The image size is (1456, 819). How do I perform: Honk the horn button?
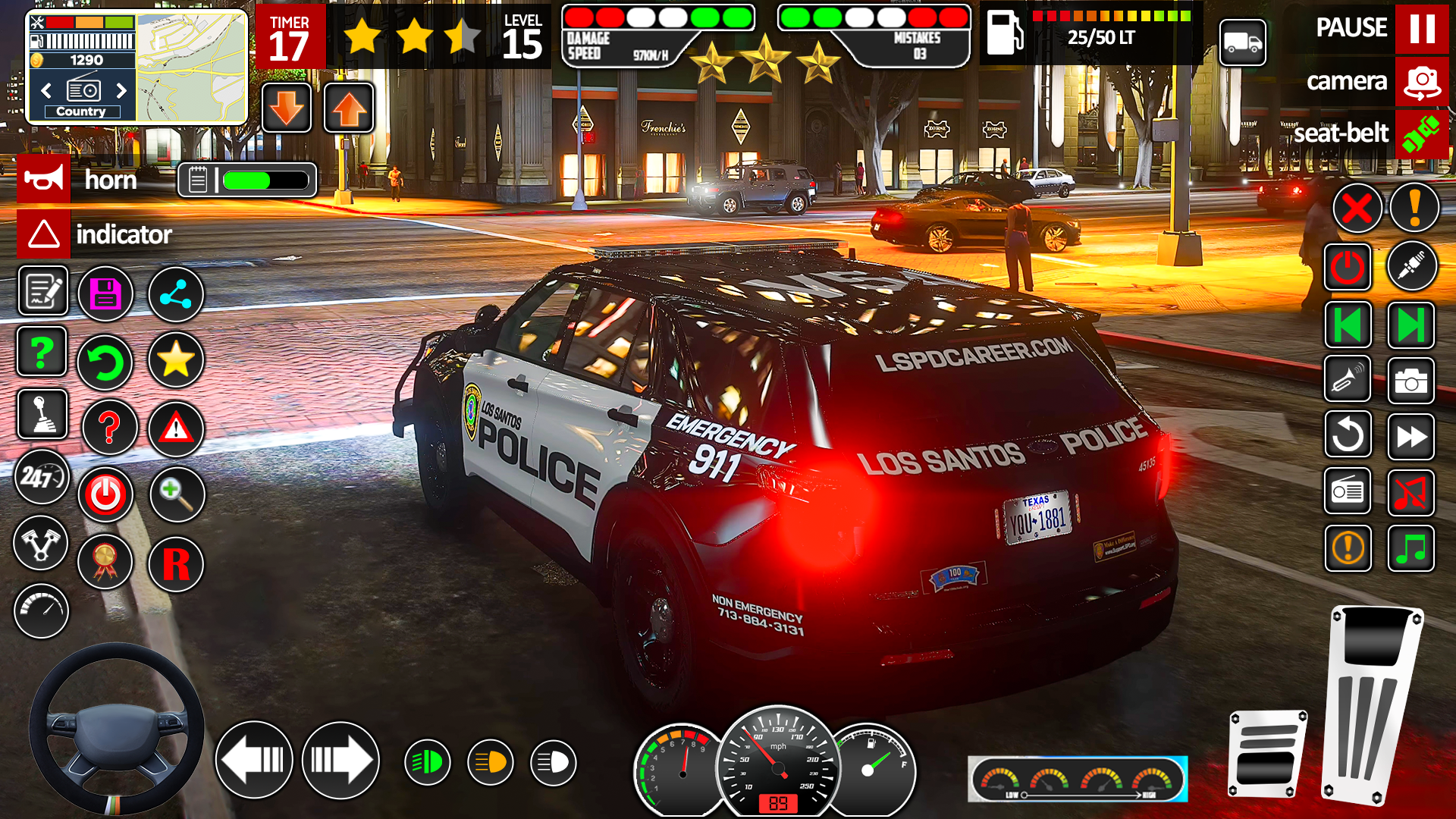click(44, 180)
